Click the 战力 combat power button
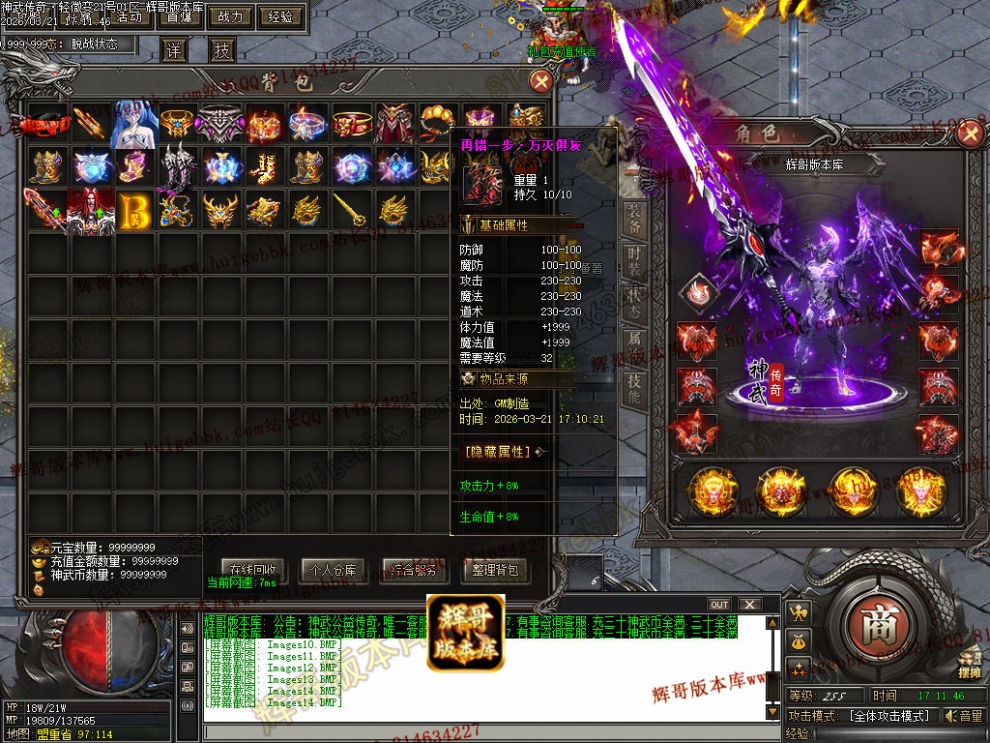This screenshot has width=990, height=743. [x=229, y=17]
